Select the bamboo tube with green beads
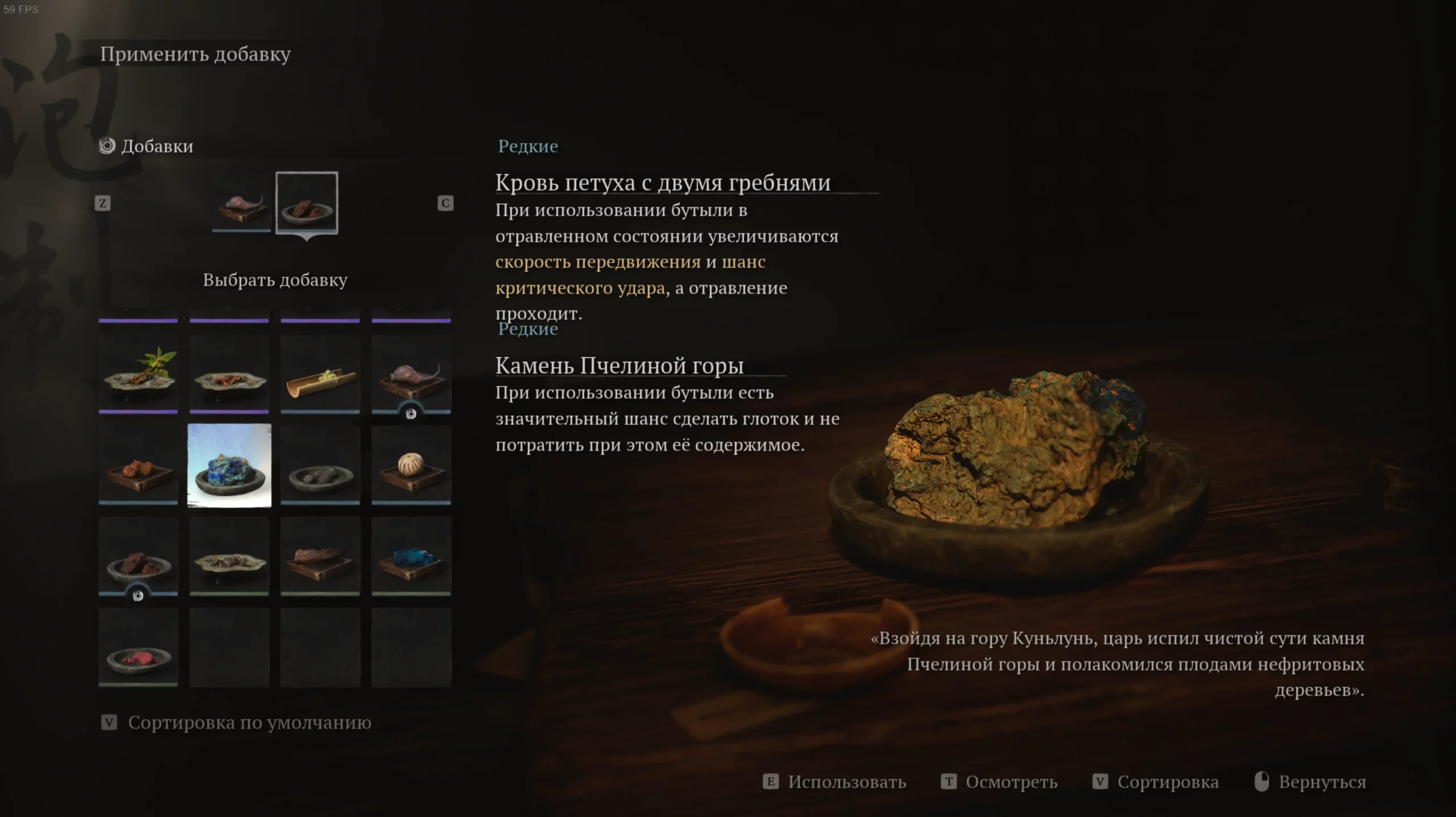Screen dimensions: 1456x817 coord(320,374)
